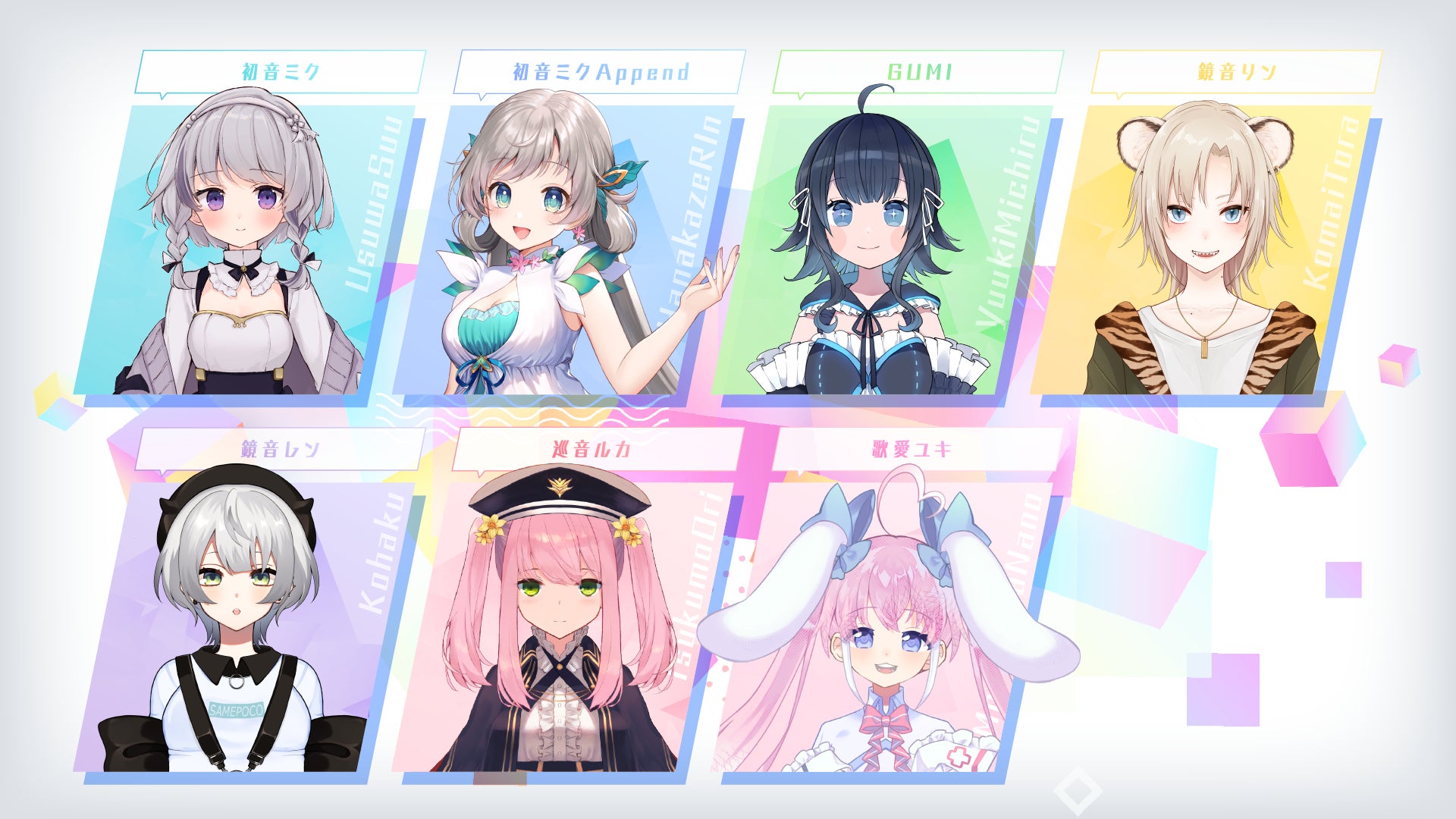The image size is (1456, 819).
Task: Choose the 初音ミクAppend character card
Action: (x=565, y=250)
